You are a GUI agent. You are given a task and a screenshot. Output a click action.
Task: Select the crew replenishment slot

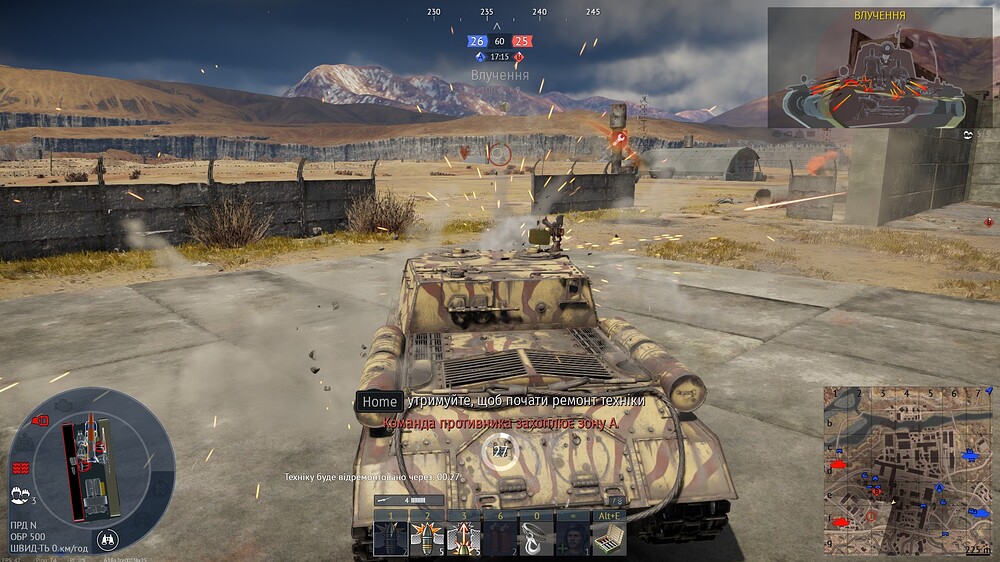pyautogui.click(x=572, y=538)
